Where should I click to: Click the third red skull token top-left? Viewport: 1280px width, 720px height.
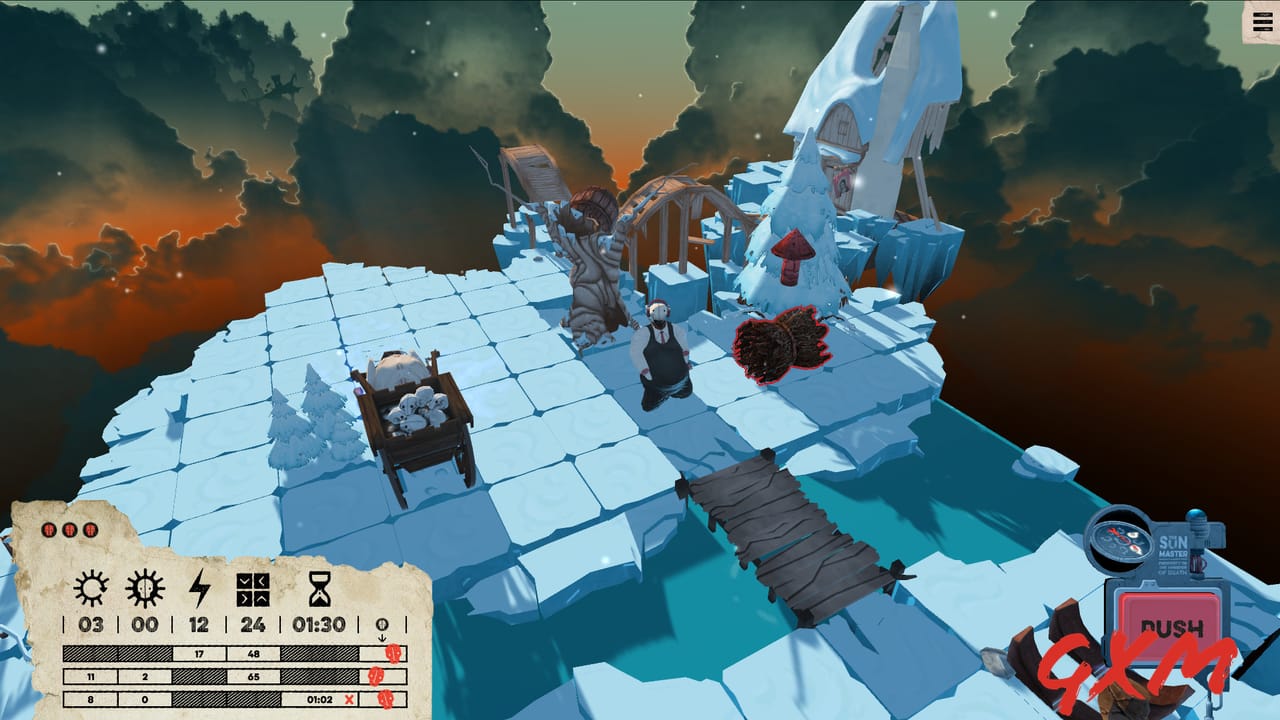pyautogui.click(x=89, y=530)
